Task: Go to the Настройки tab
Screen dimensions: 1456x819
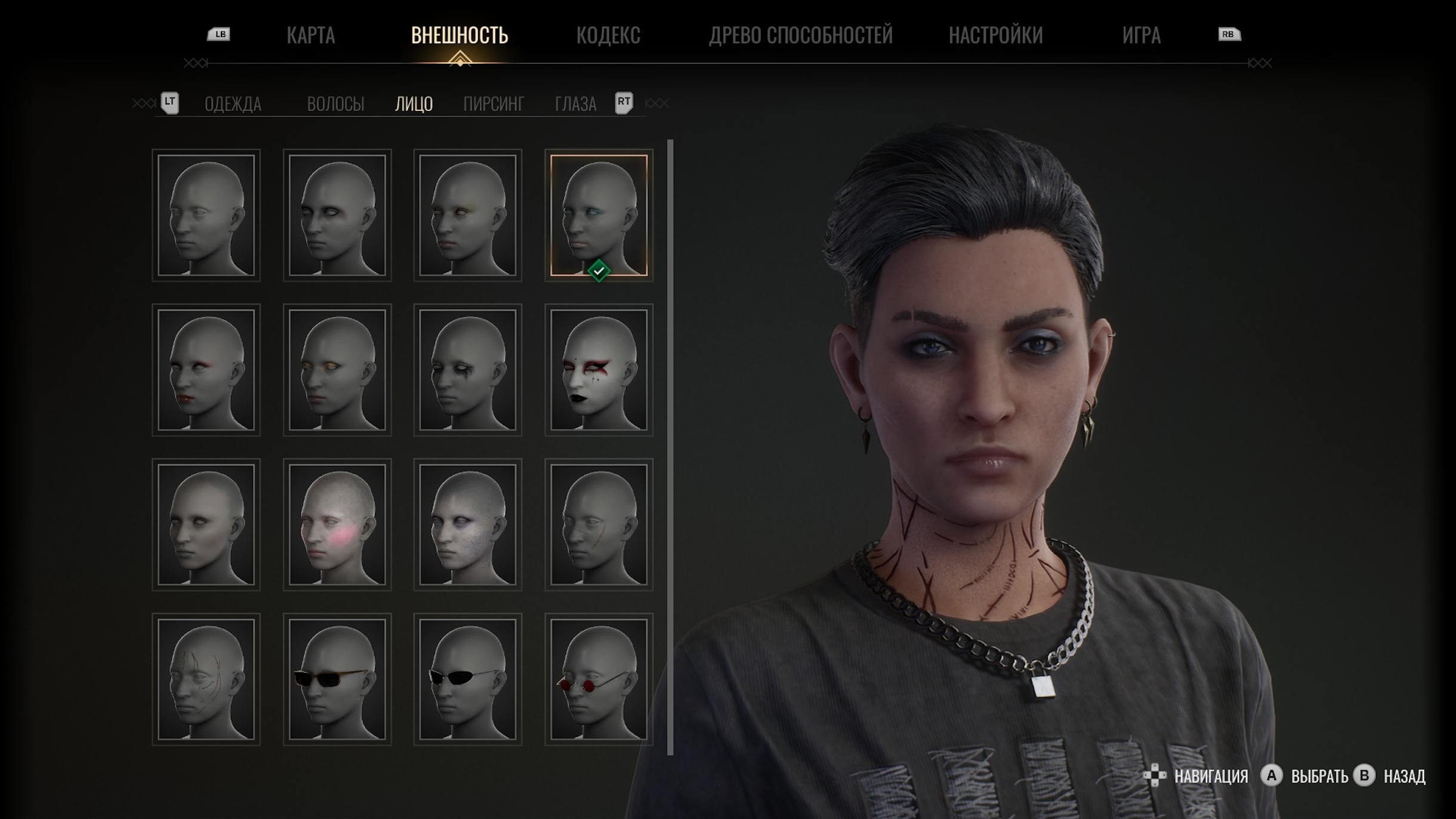Action: pyautogui.click(x=995, y=35)
